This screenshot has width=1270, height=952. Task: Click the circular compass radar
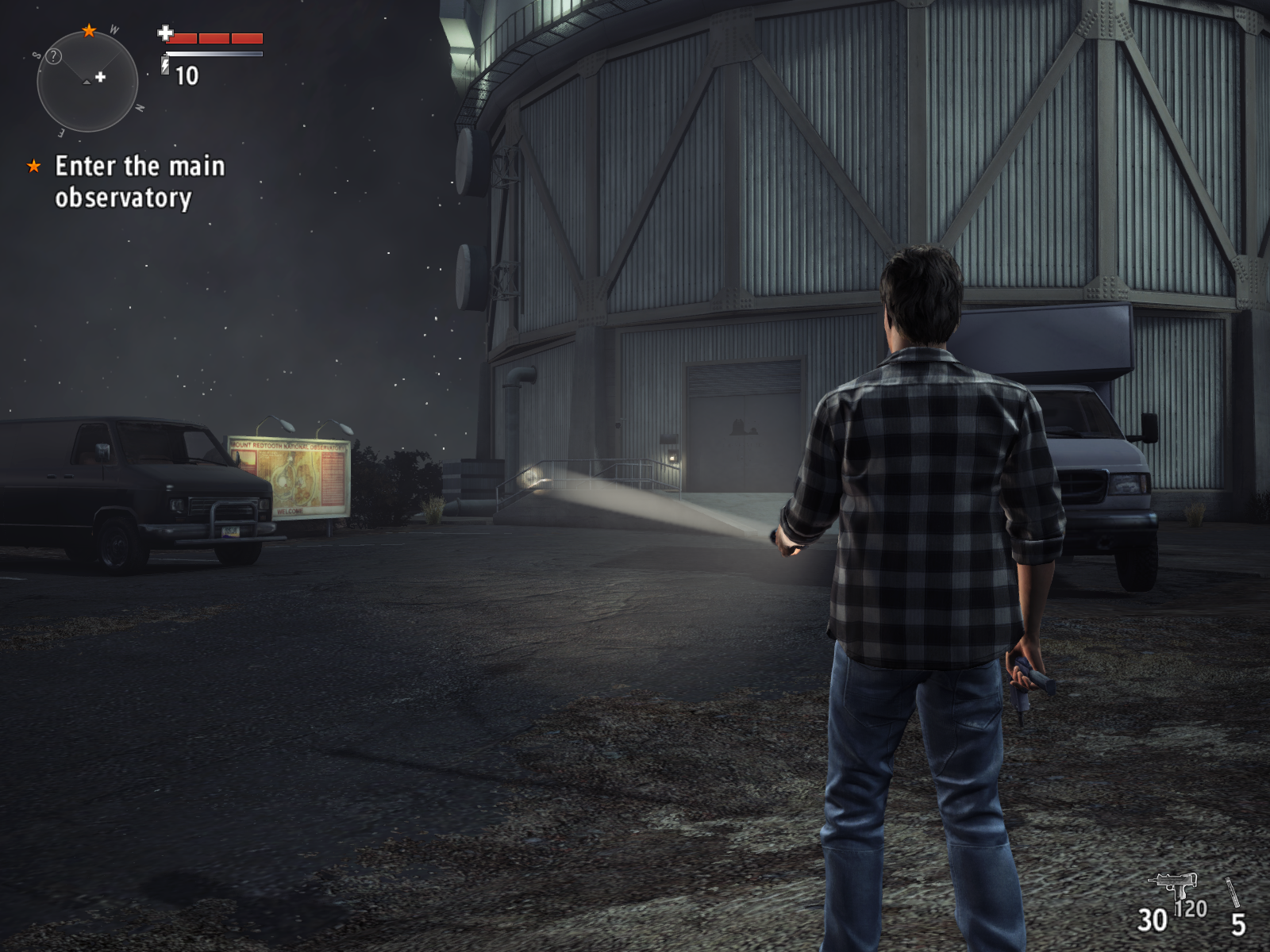(x=87, y=81)
